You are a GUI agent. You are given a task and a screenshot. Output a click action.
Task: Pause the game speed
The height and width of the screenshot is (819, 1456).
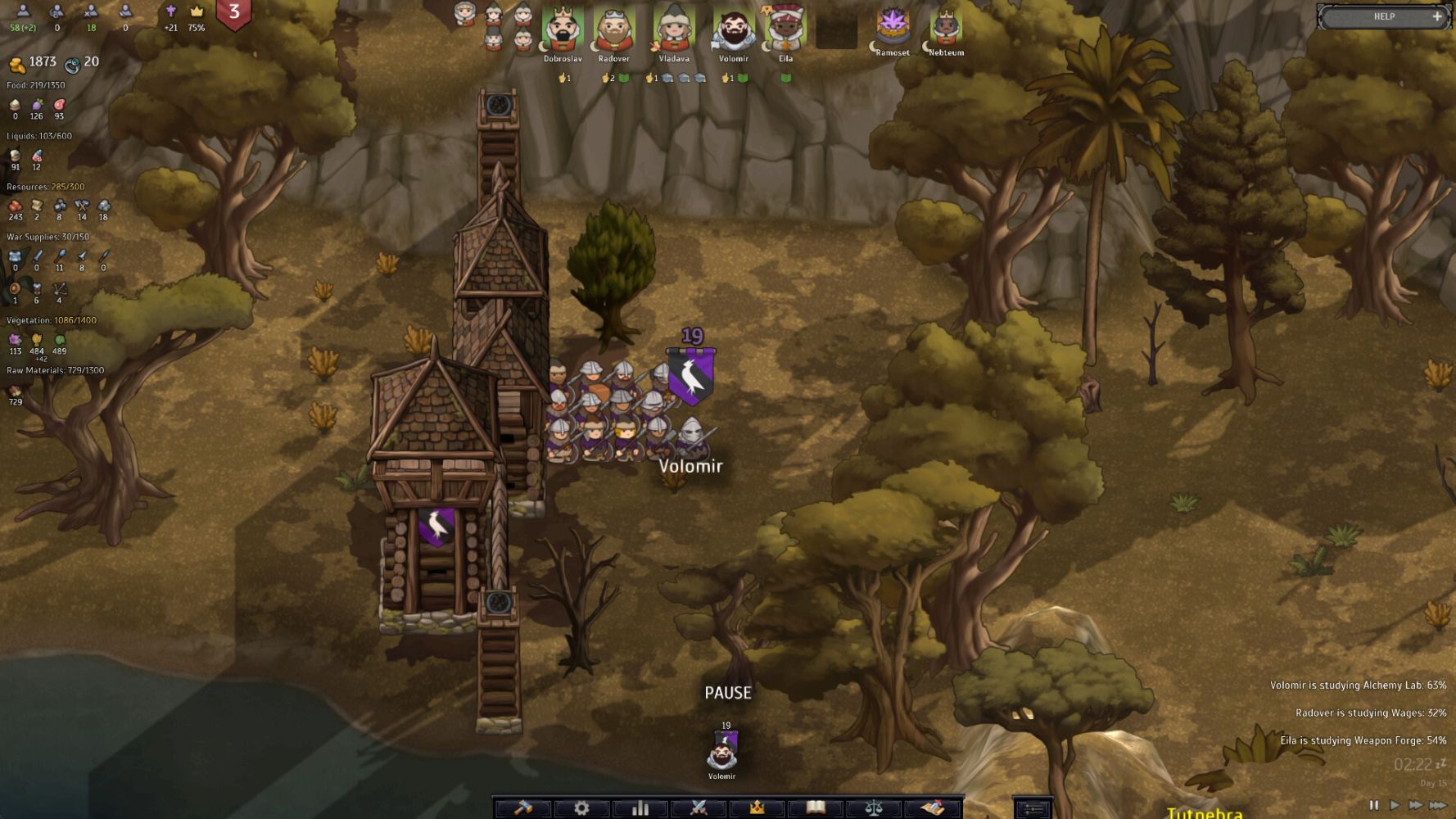[x=1373, y=805]
